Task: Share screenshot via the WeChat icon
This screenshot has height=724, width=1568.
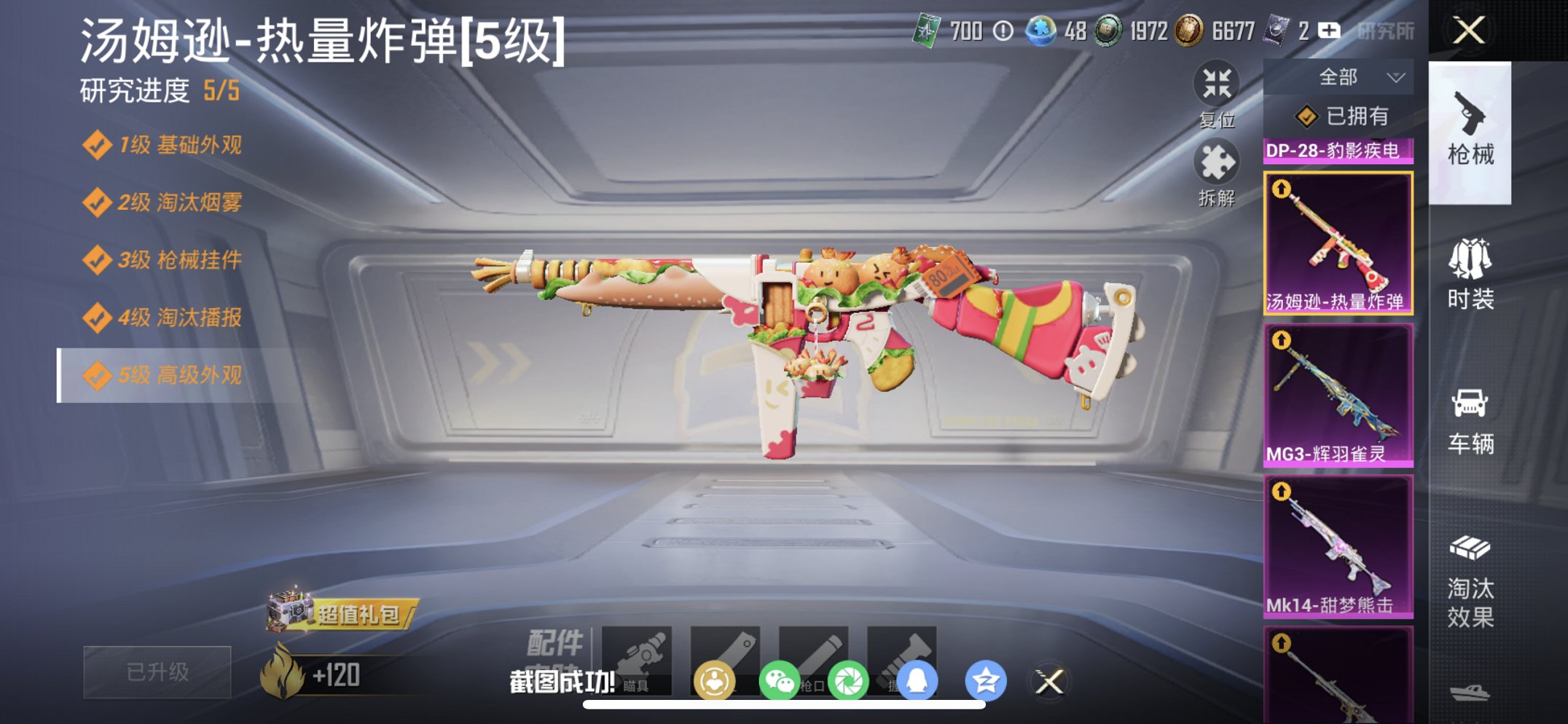Action: (780, 678)
